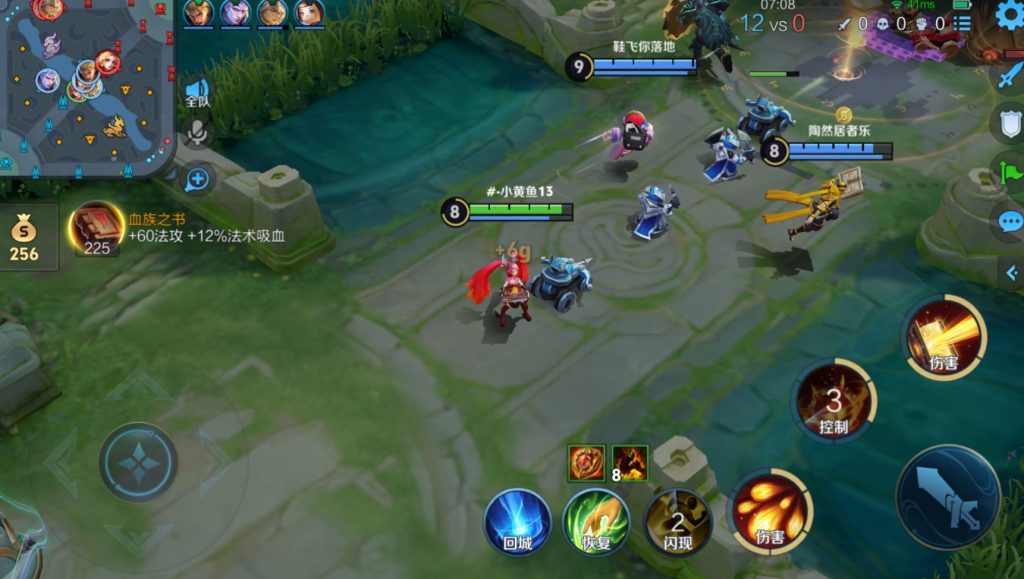Collapse the right-side signal panel arrow
This screenshot has width=1024, height=579.
[x=1011, y=271]
